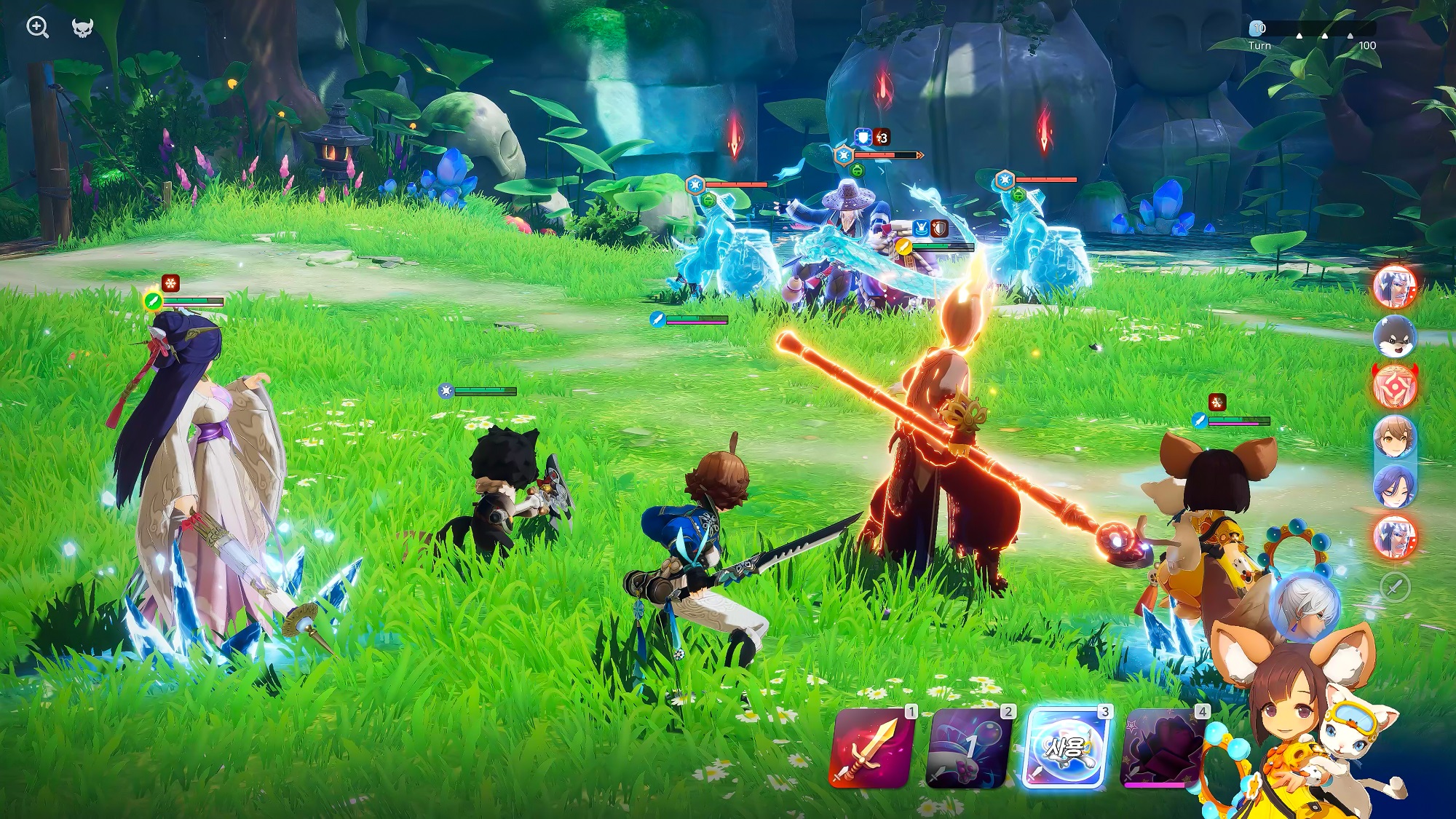Click the shield buff icon above the boss
The height and width of the screenshot is (819, 1456).
tap(863, 137)
